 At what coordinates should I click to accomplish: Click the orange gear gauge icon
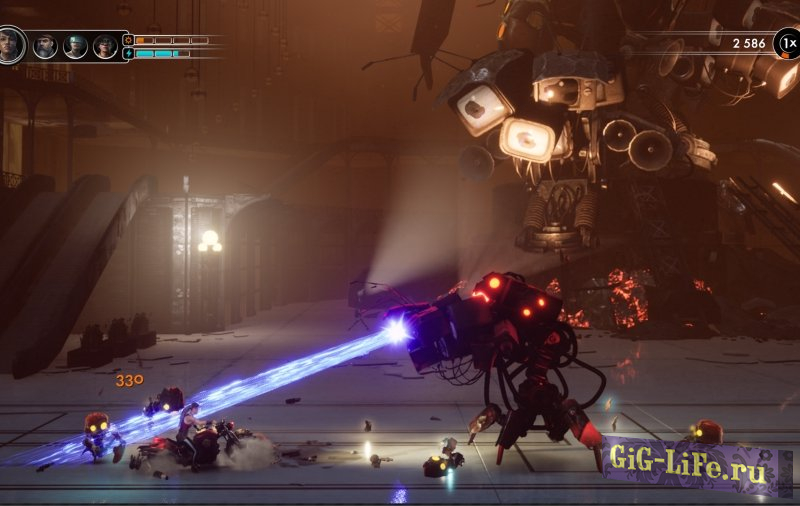click(x=128, y=40)
